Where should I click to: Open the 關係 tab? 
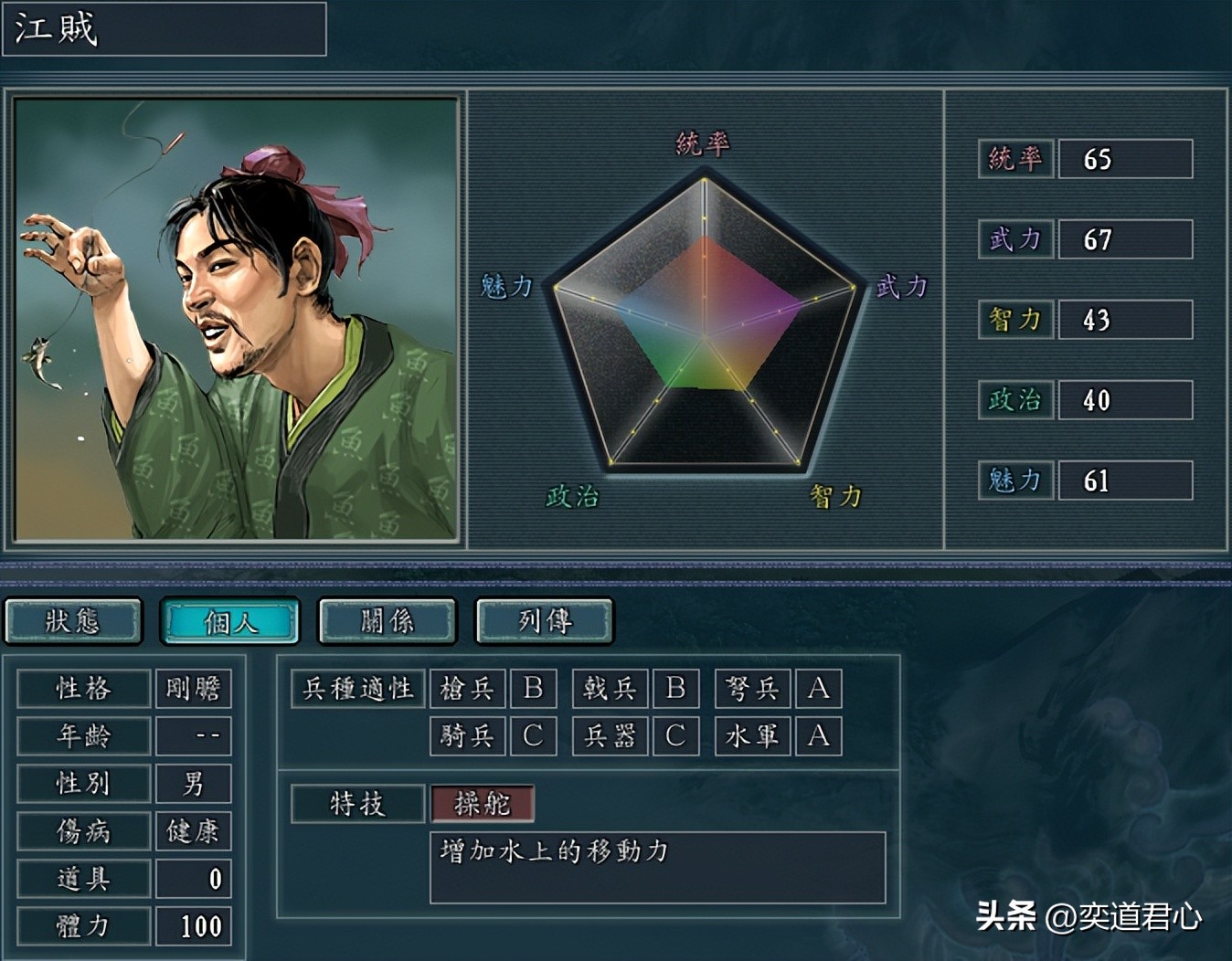388,621
